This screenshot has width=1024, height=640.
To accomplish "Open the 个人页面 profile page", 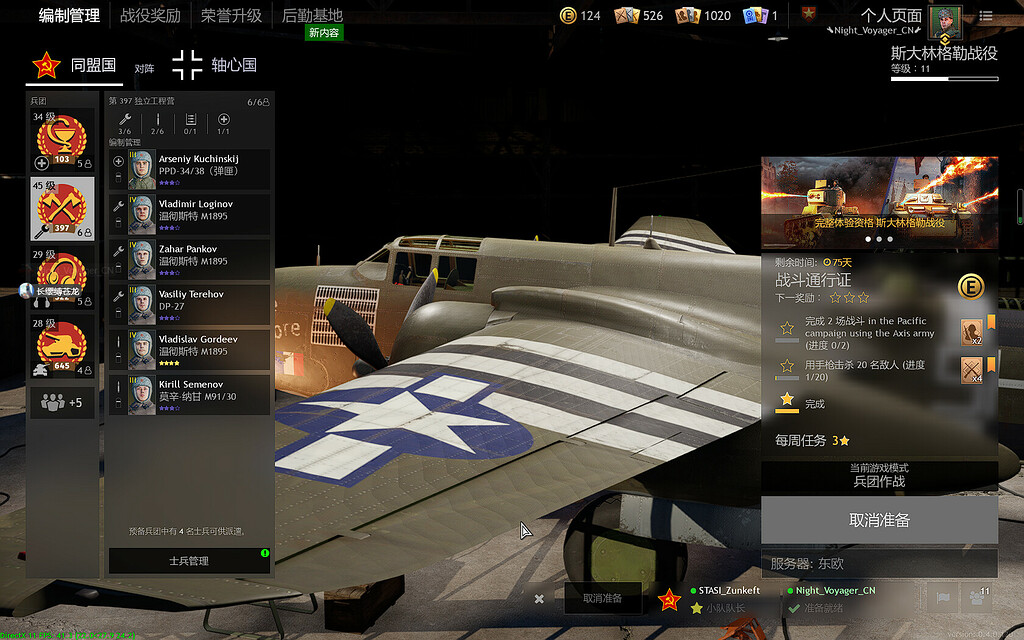I will tap(891, 16).
